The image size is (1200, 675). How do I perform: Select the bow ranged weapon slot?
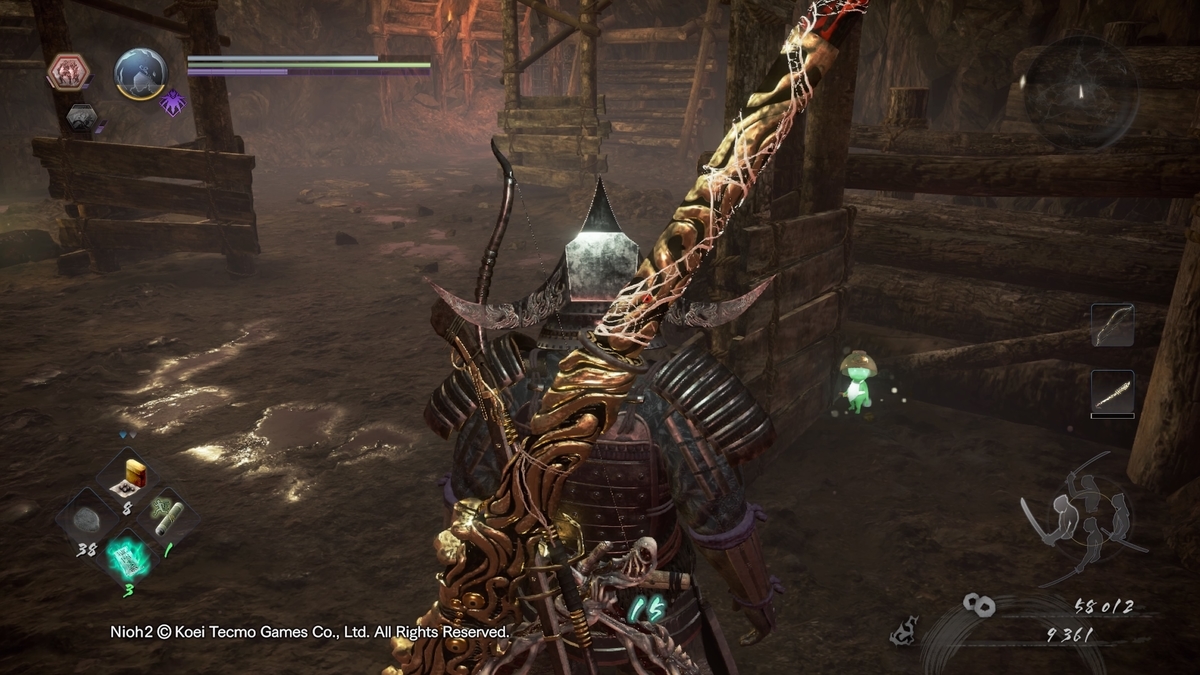point(1113,326)
